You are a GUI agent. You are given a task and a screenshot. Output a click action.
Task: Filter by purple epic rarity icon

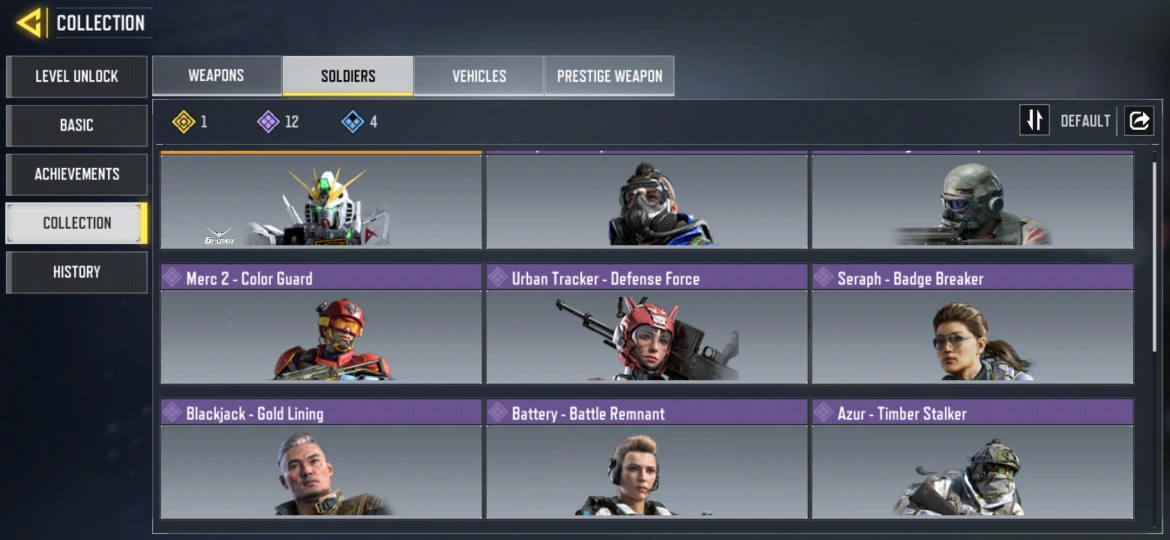click(x=268, y=122)
